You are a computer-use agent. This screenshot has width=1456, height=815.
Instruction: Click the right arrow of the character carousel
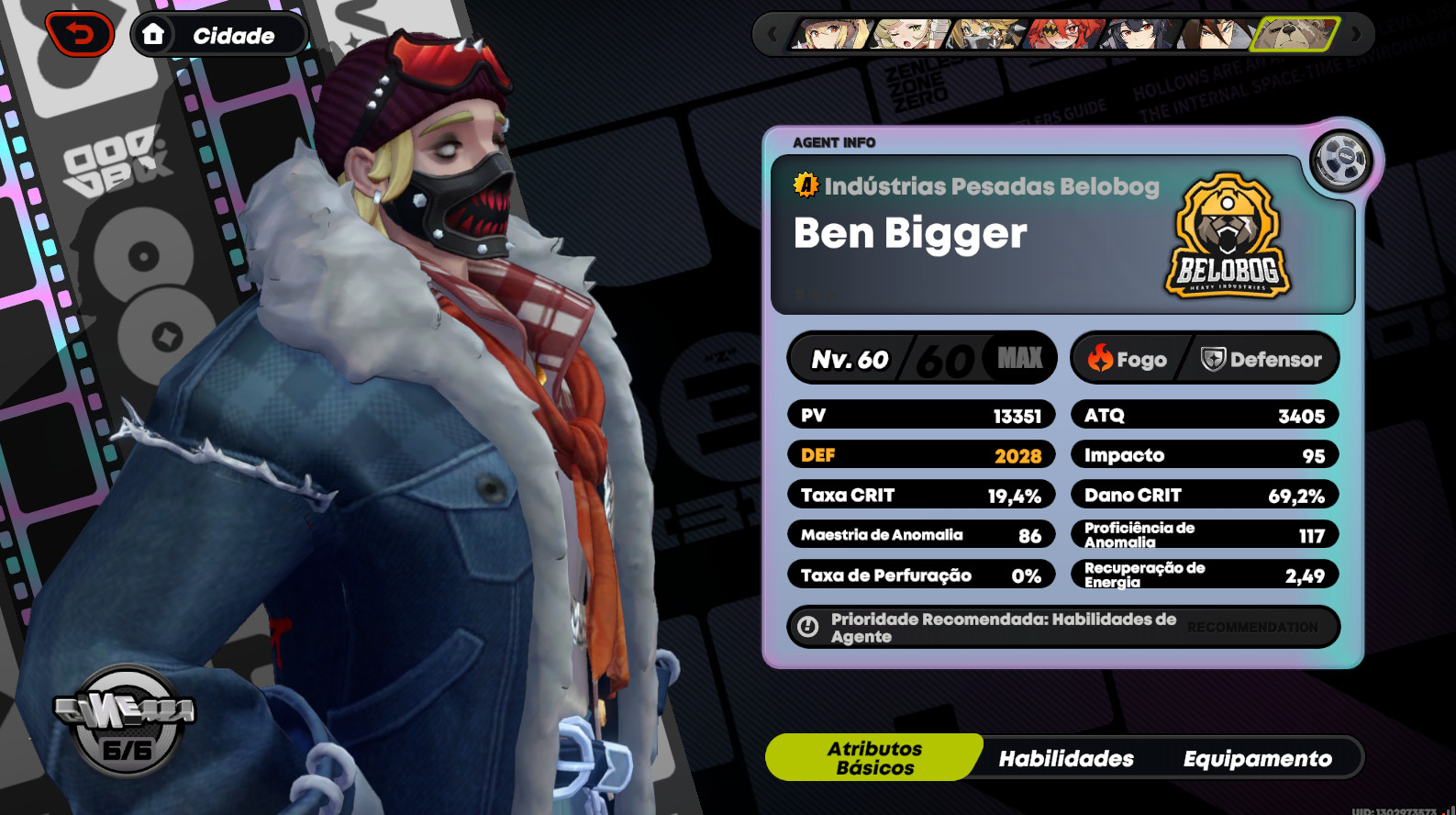pyautogui.click(x=1357, y=35)
